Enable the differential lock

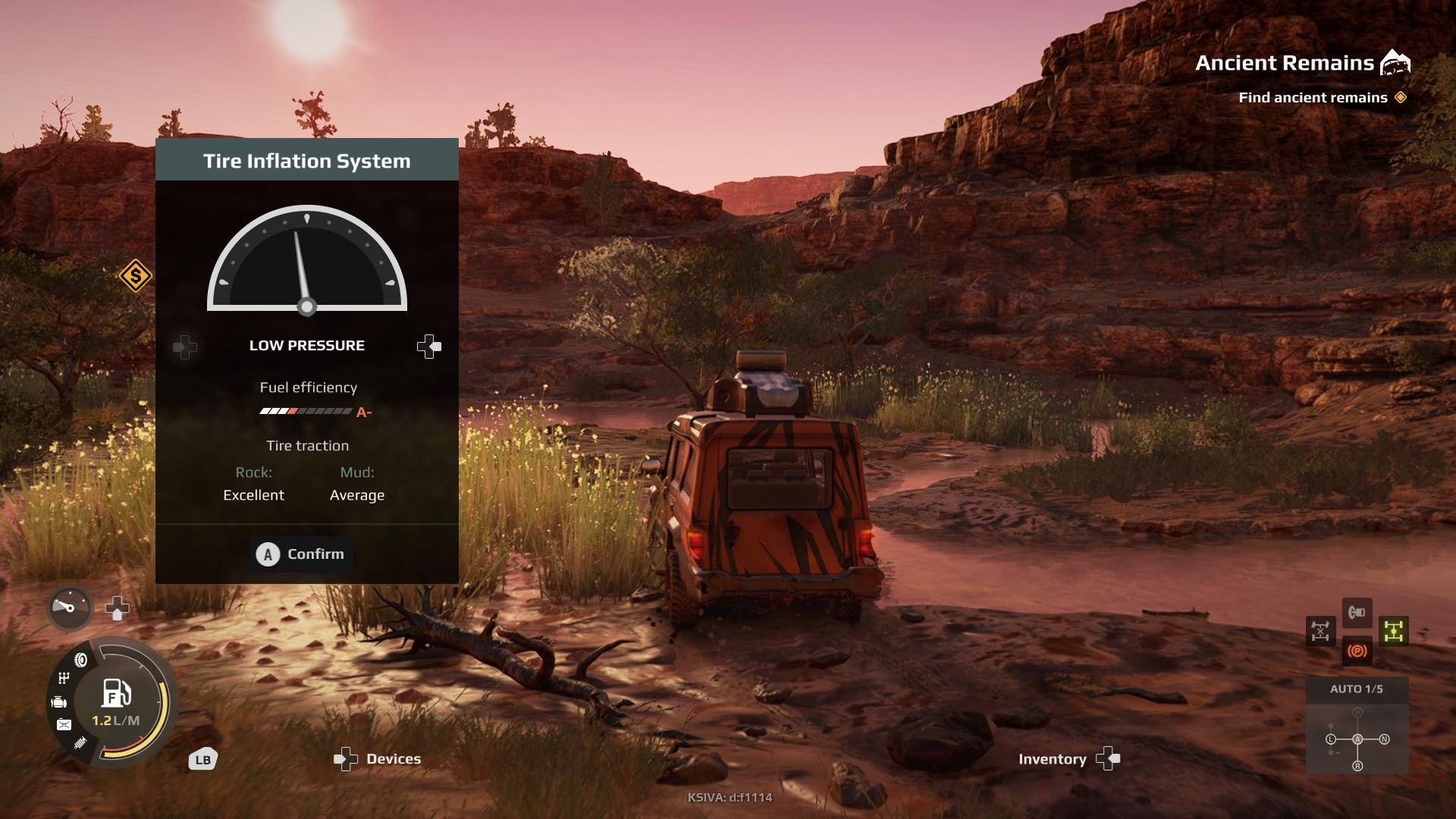pyautogui.click(x=1320, y=630)
